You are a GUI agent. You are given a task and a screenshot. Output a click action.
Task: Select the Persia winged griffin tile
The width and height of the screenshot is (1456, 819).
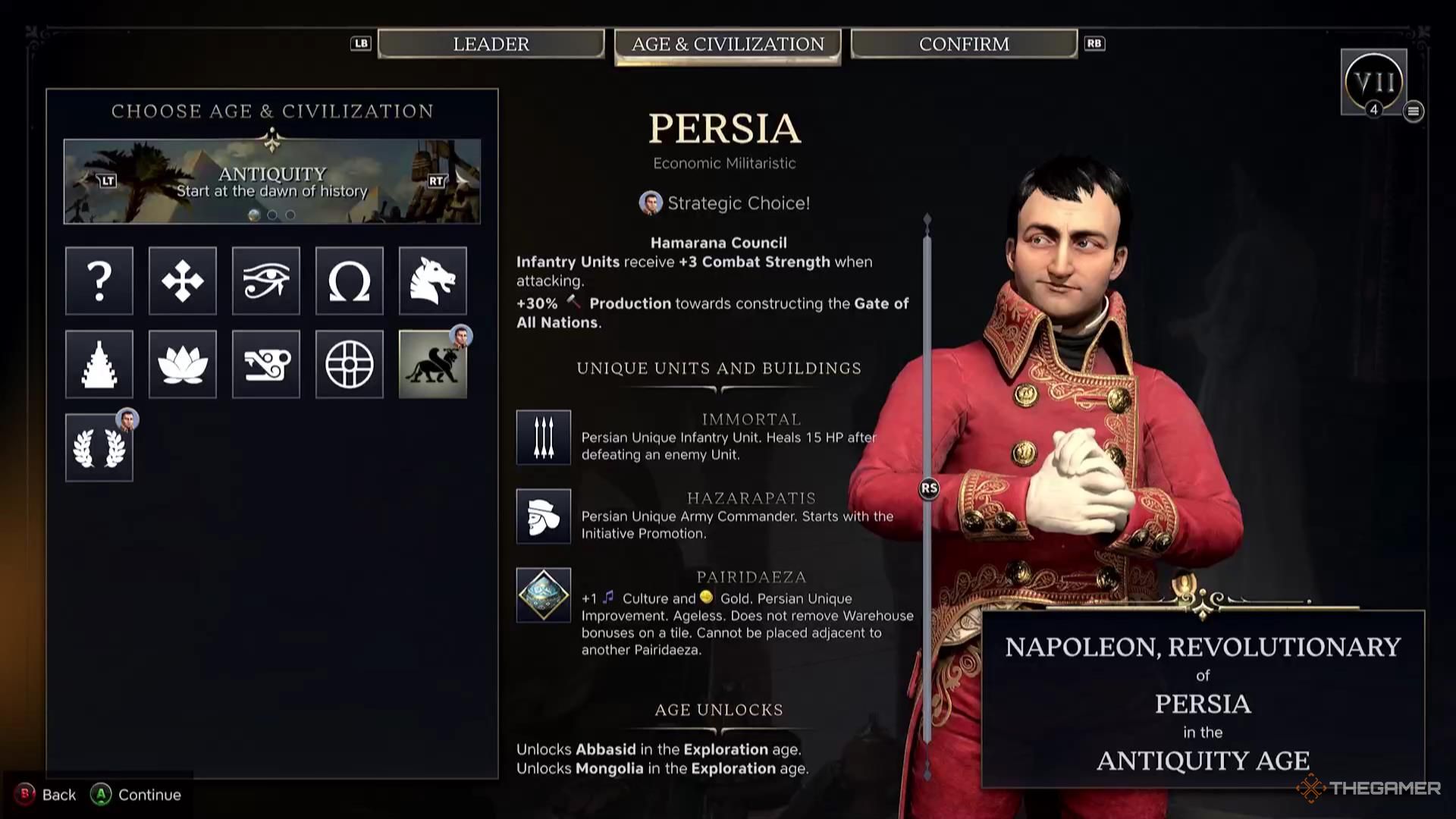pyautogui.click(x=433, y=364)
